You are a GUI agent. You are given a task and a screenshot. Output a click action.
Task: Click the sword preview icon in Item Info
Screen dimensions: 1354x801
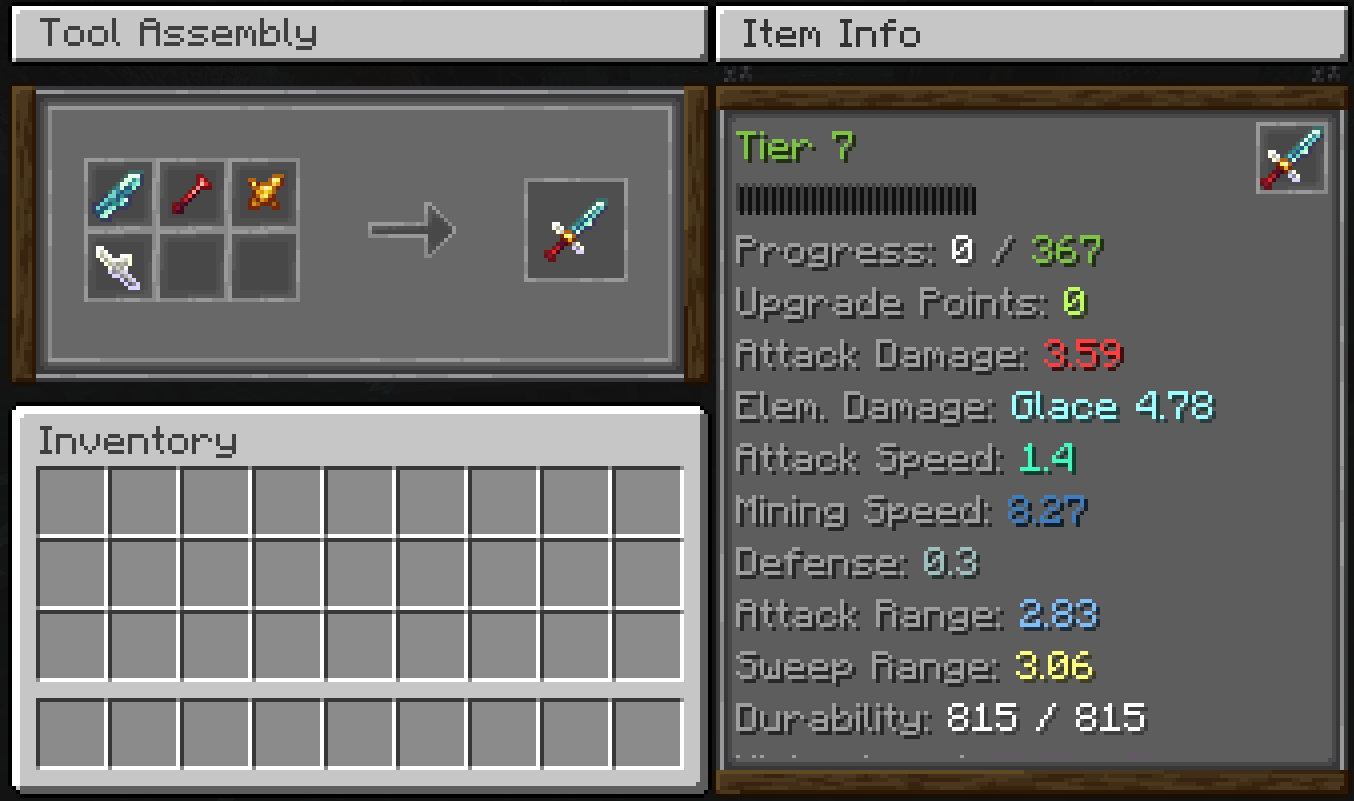(x=1292, y=158)
